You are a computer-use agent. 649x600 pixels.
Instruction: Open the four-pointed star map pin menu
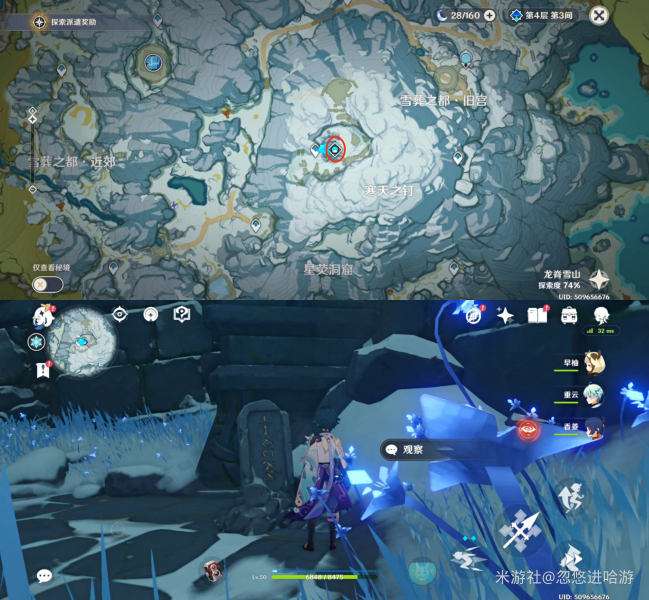[601, 280]
